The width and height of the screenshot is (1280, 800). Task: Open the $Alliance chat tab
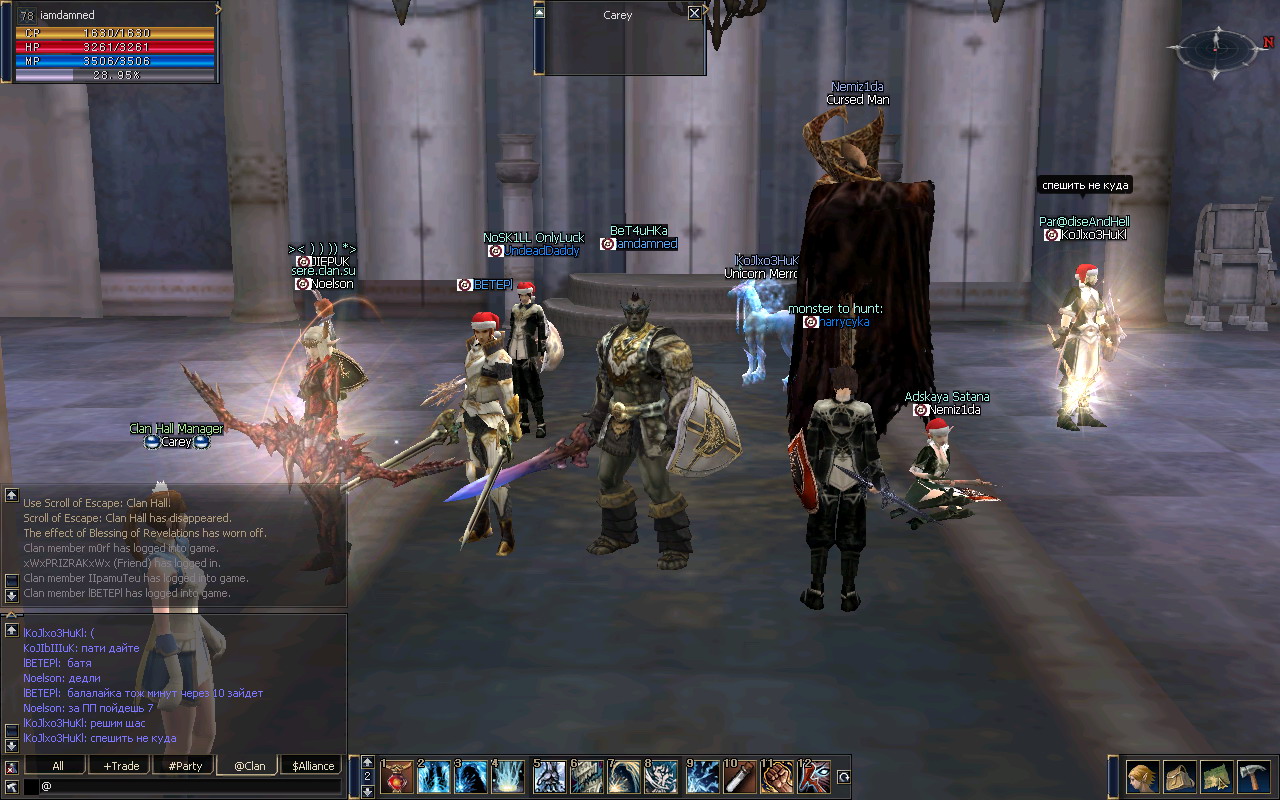(x=313, y=766)
